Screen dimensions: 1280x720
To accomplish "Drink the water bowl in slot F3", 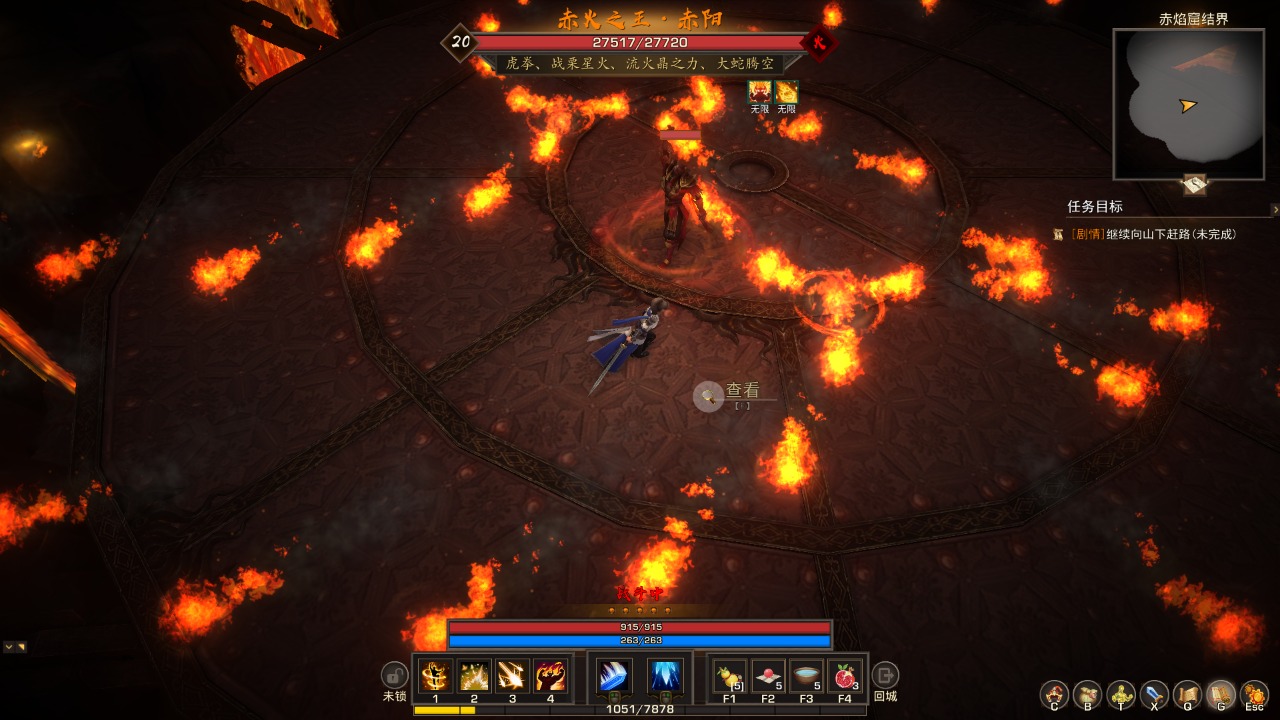I will [x=806, y=677].
